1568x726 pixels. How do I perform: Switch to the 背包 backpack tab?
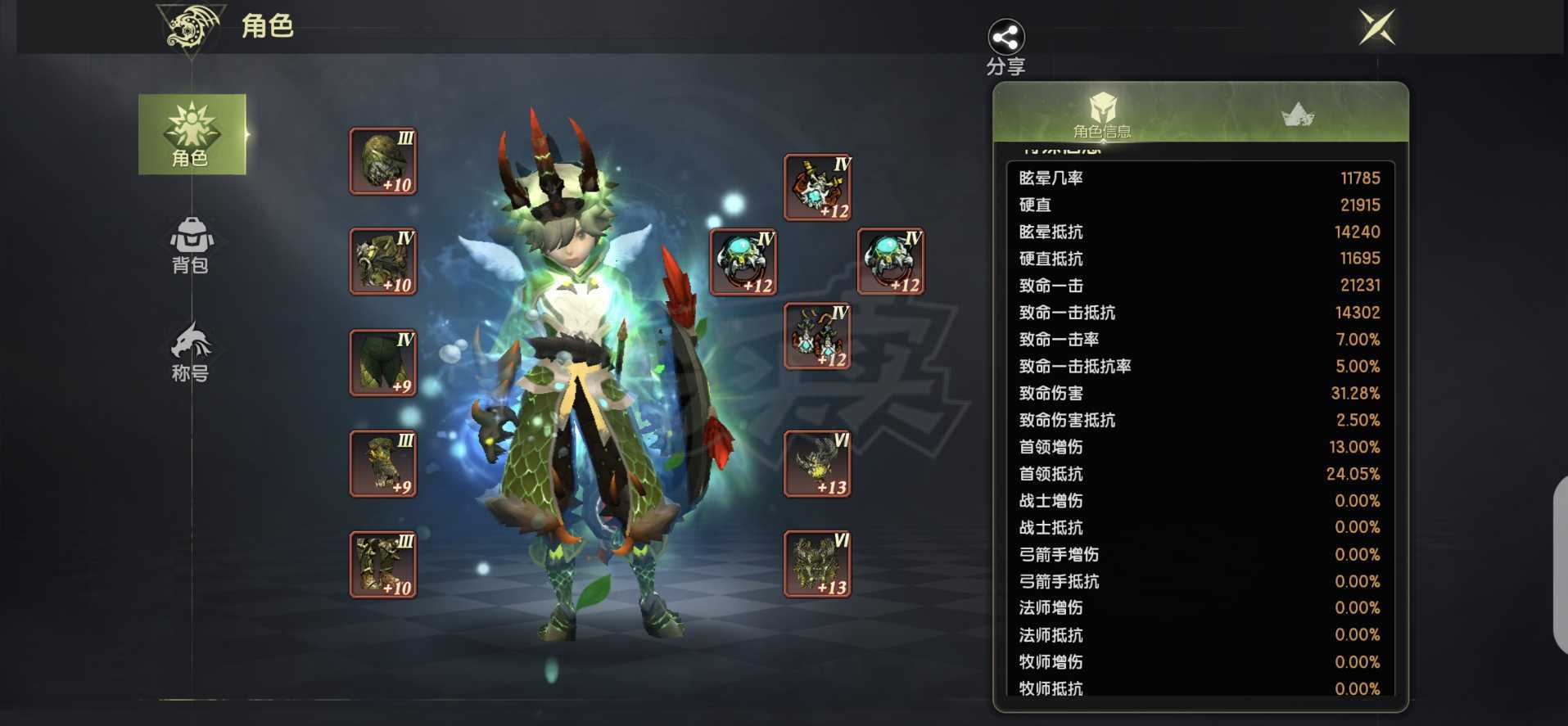191,245
